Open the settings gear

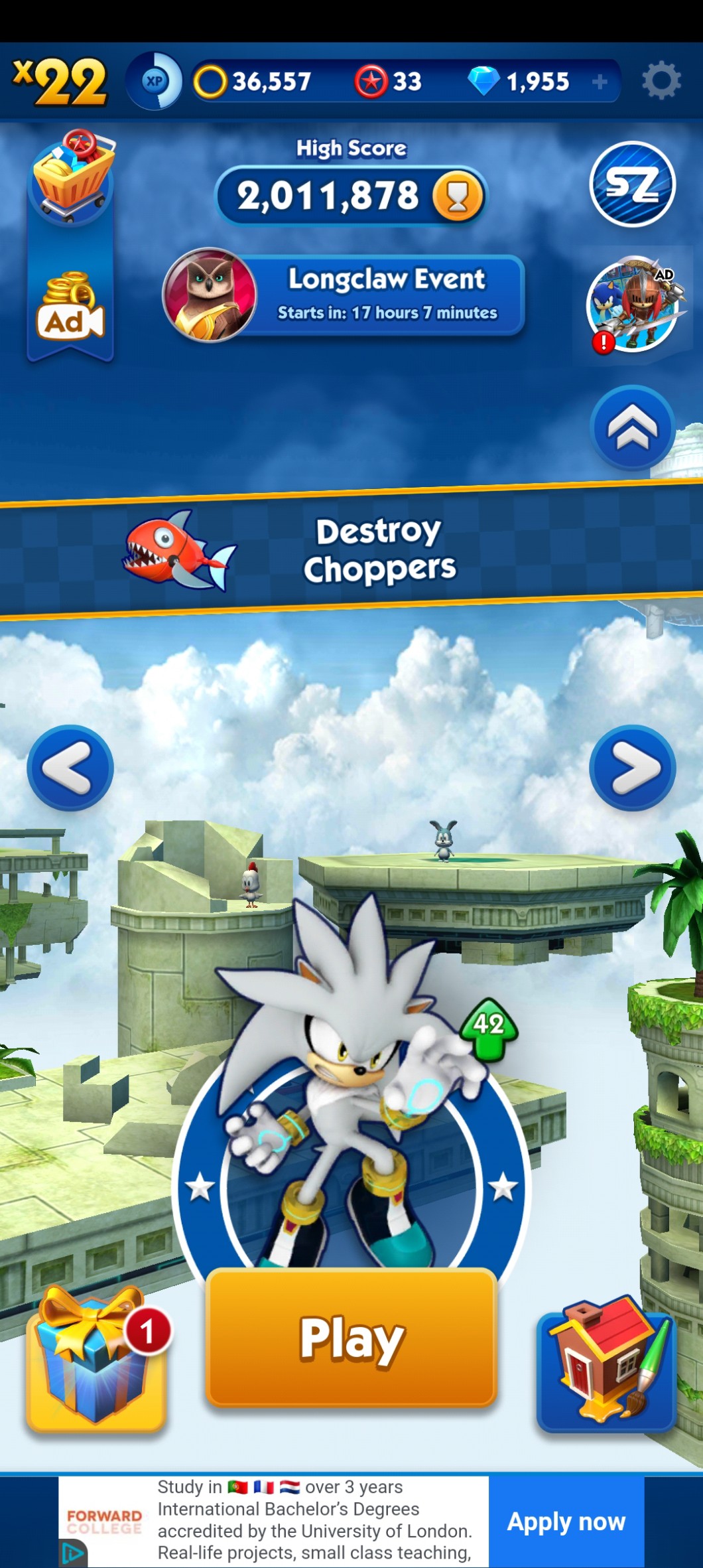pyautogui.click(x=661, y=81)
